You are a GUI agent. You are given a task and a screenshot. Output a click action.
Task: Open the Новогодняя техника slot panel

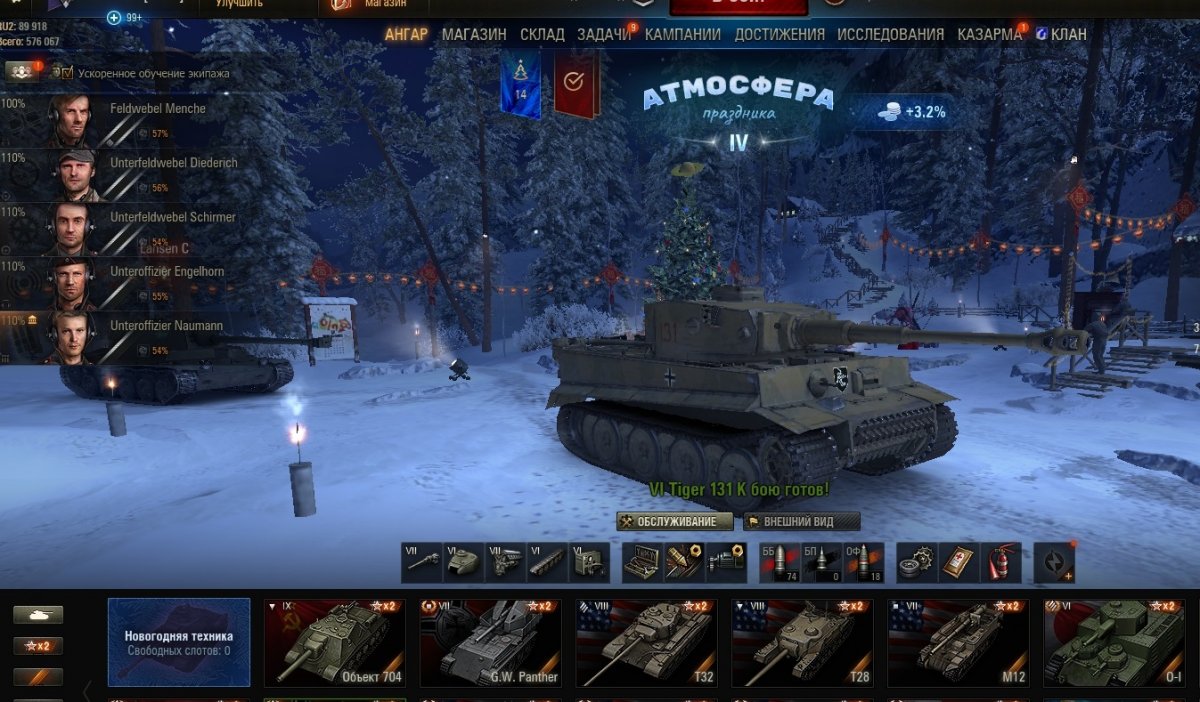click(179, 643)
